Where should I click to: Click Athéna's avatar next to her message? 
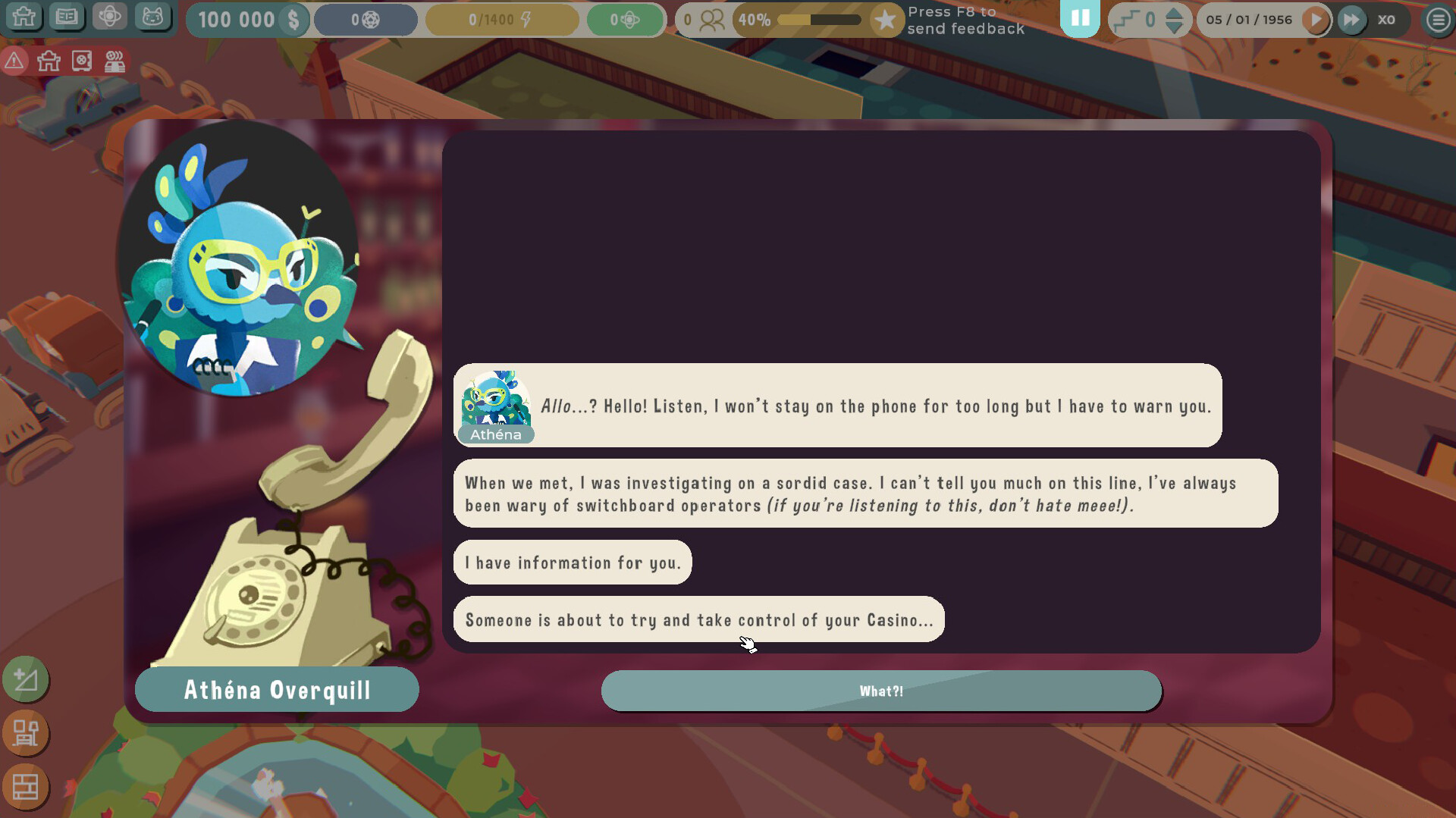pyautogui.click(x=498, y=402)
